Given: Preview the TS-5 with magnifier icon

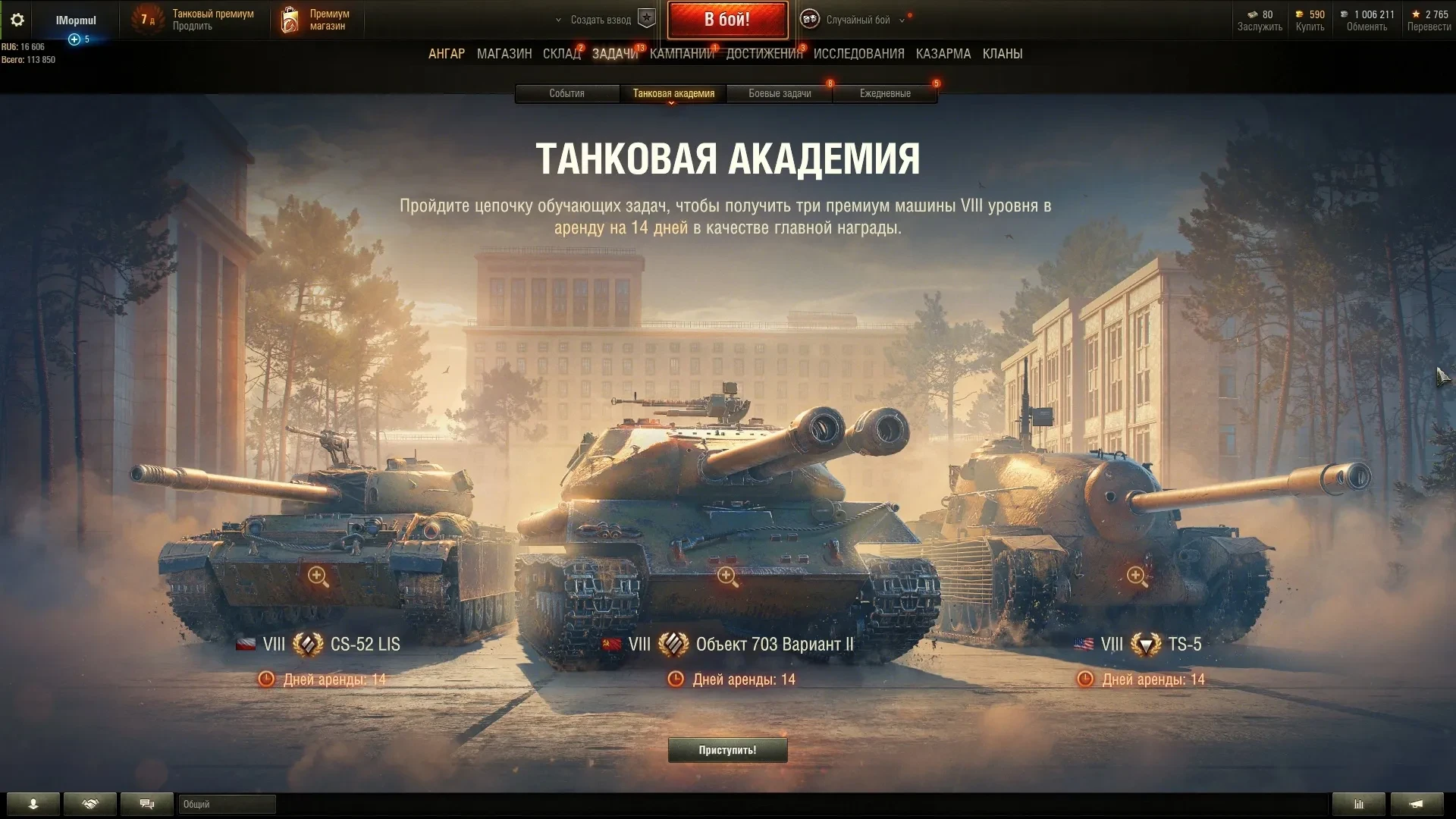Looking at the screenshot, I should click(x=1136, y=576).
